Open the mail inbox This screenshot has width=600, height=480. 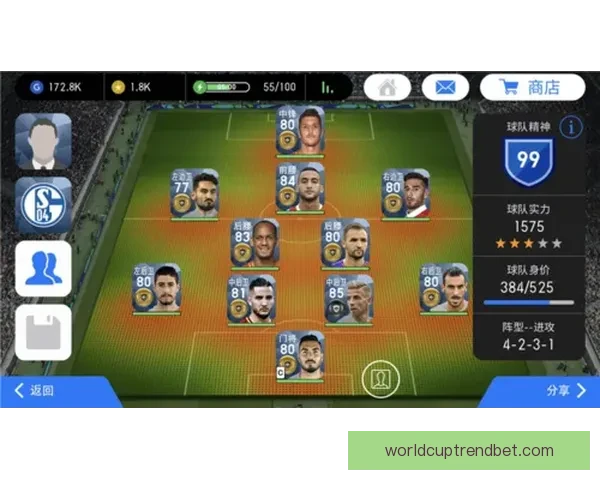(x=445, y=87)
